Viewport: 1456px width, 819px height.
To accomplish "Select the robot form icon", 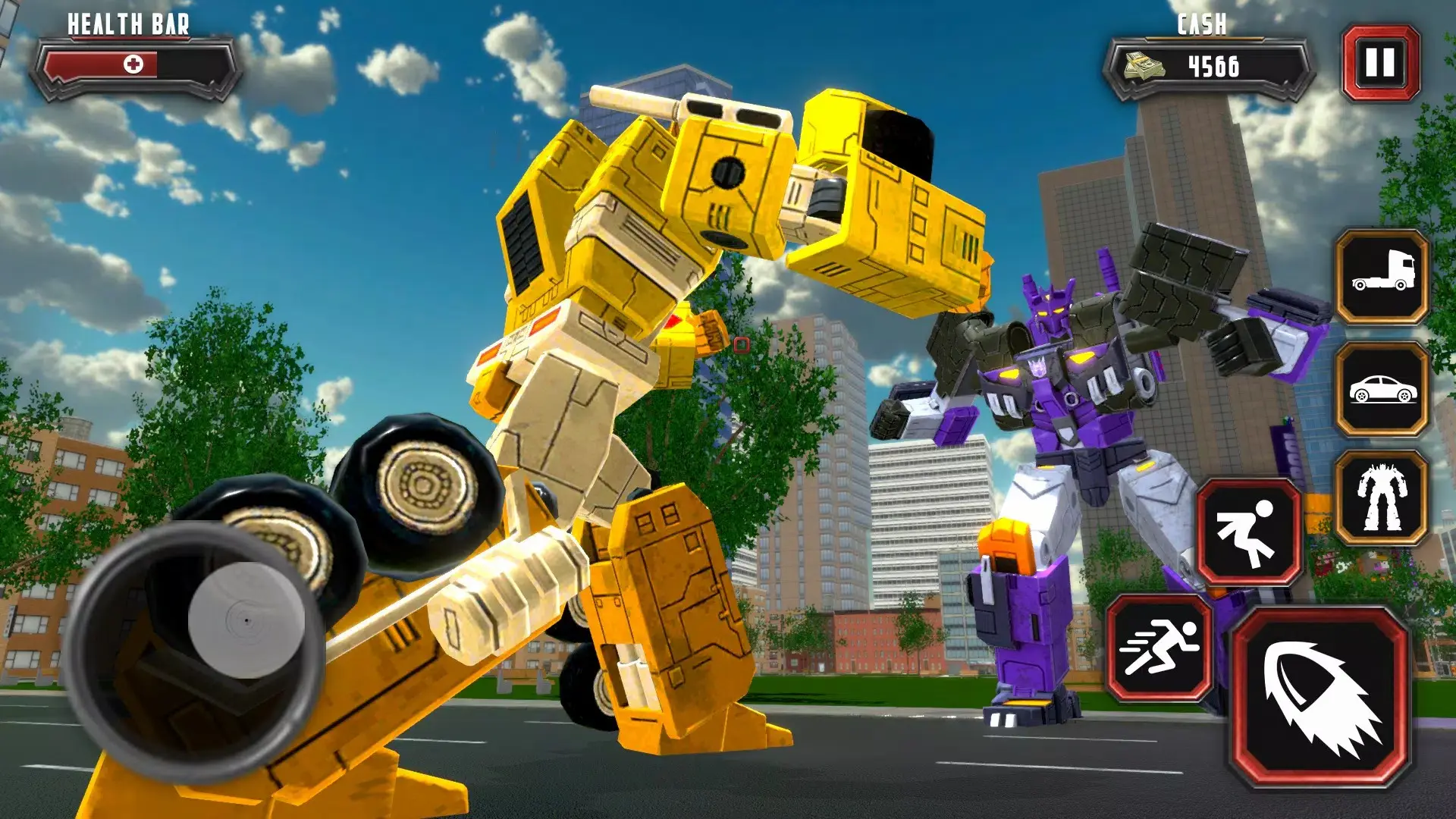I will click(1382, 498).
